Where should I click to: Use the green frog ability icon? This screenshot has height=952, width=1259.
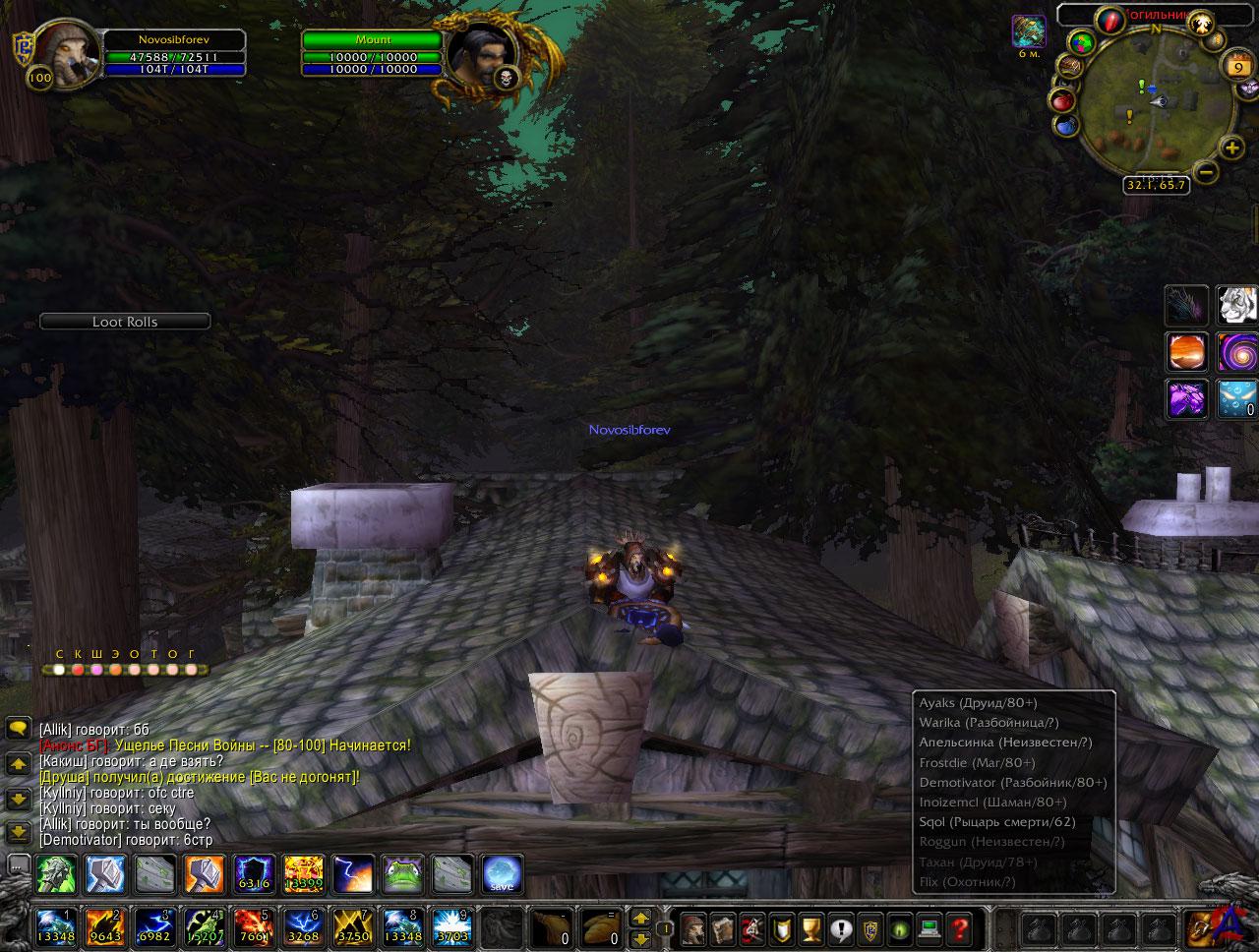pyautogui.click(x=402, y=873)
